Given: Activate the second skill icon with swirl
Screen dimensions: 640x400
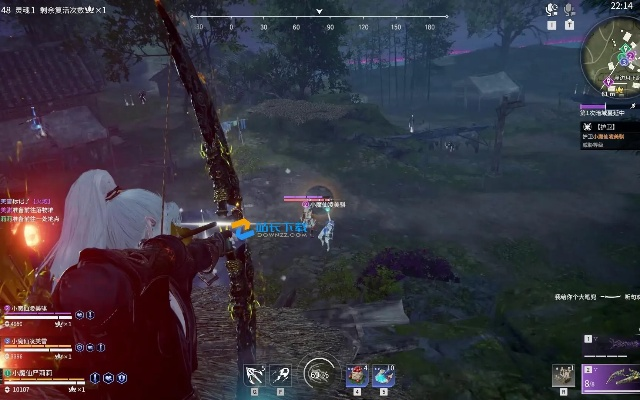Looking at the screenshot, I should 281,375.
